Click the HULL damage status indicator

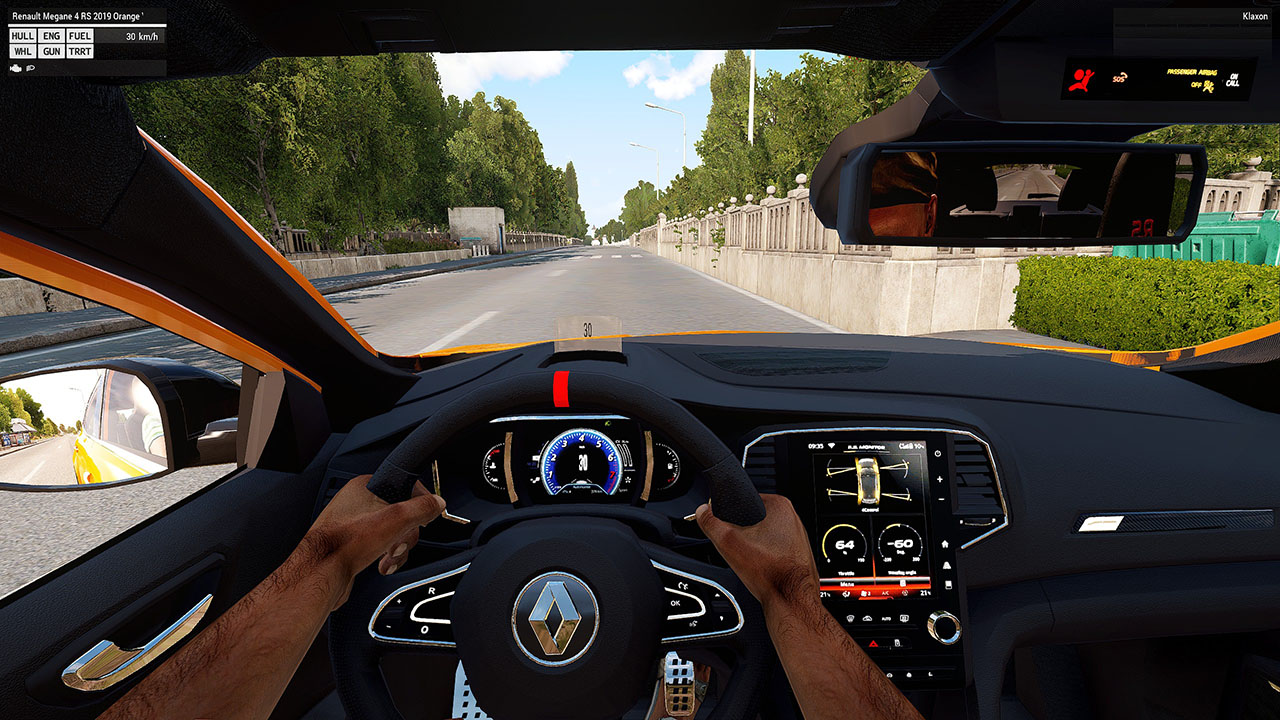click(x=23, y=36)
